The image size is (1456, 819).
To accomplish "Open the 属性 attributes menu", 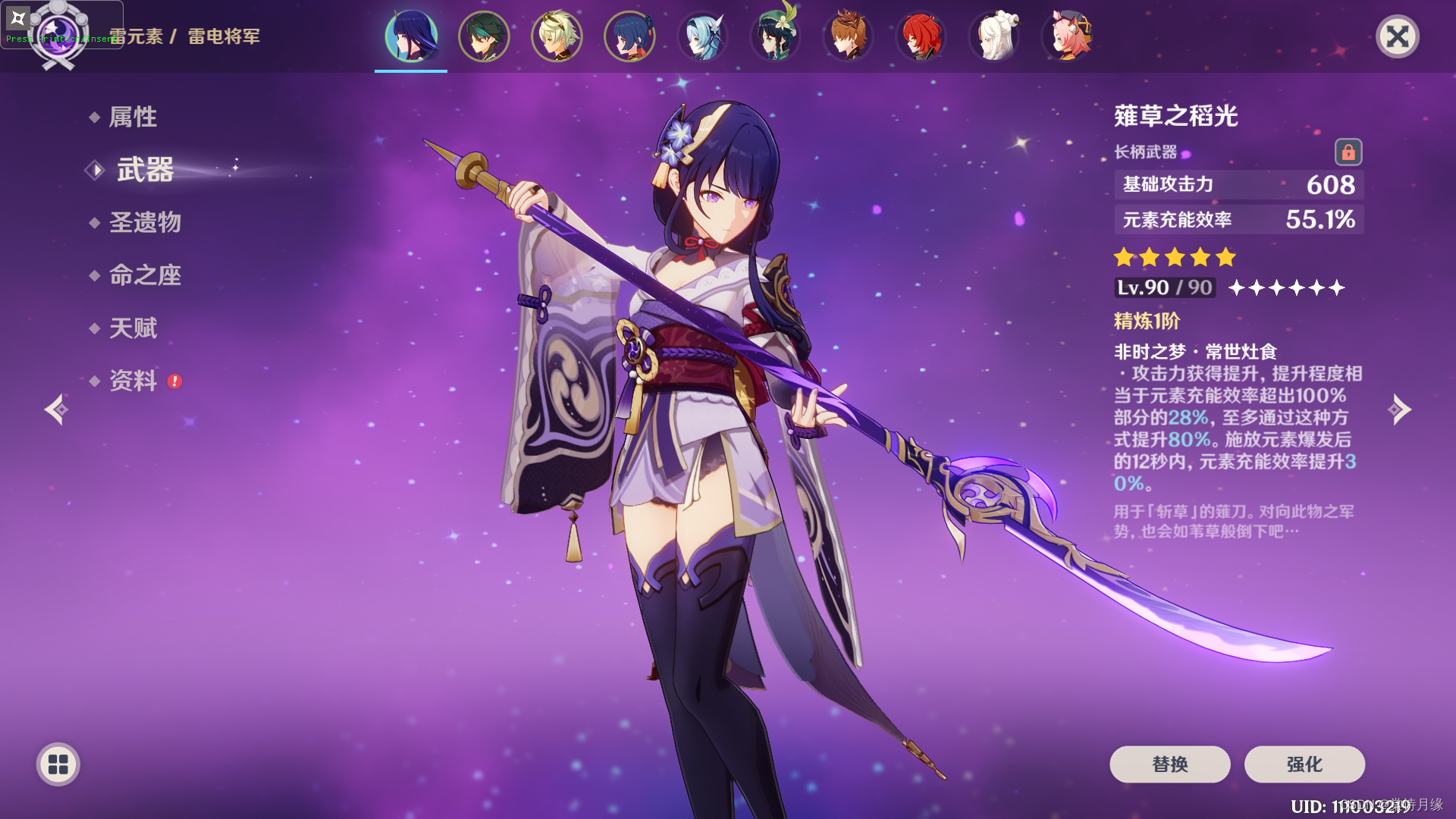I will point(133,117).
